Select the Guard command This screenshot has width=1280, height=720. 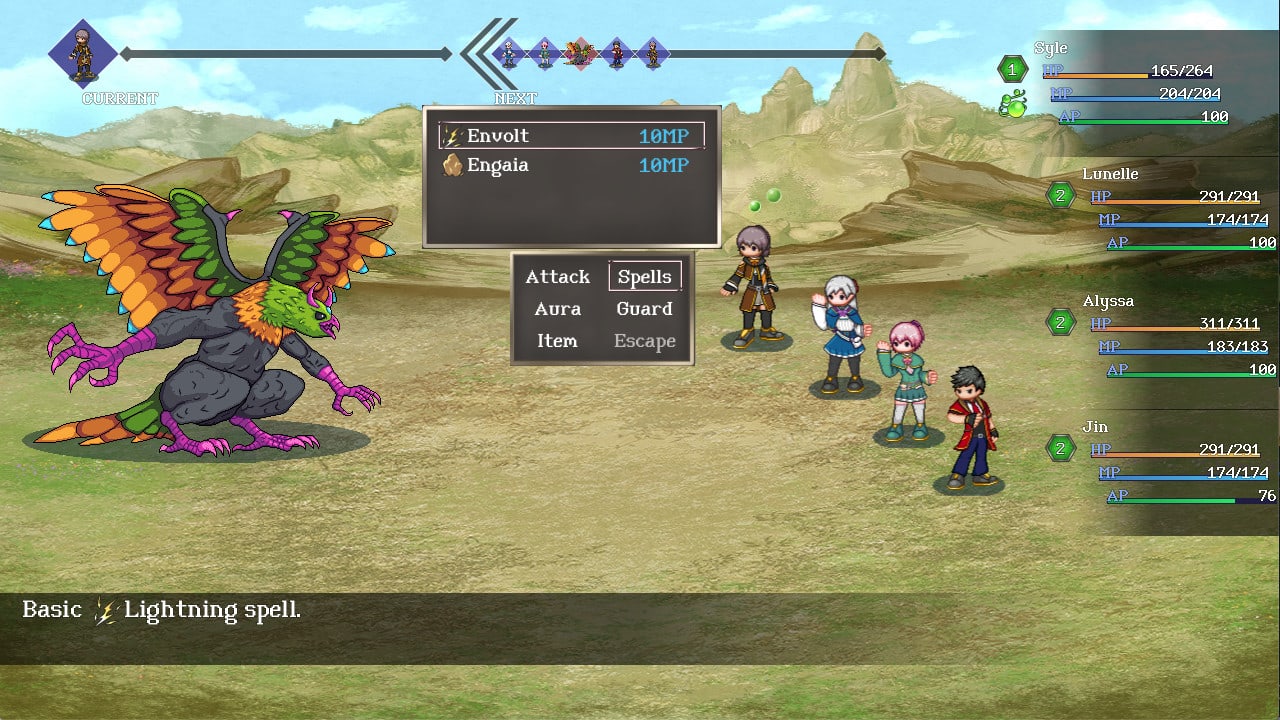pos(645,309)
